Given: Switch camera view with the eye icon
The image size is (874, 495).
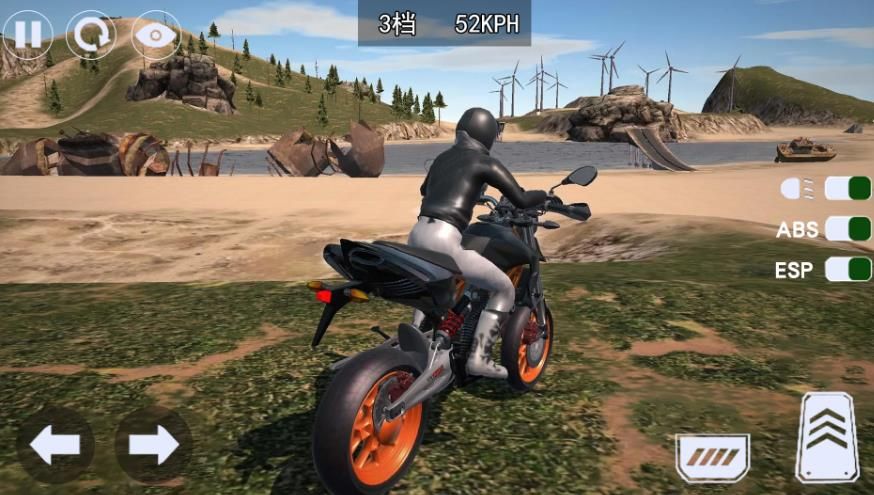Looking at the screenshot, I should [x=157, y=35].
